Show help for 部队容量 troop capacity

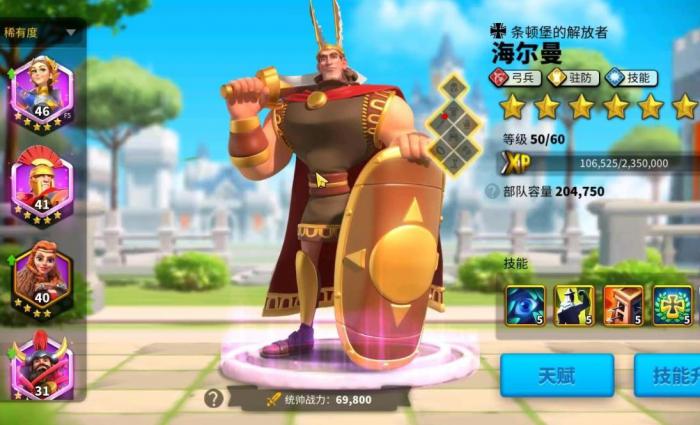(492, 191)
